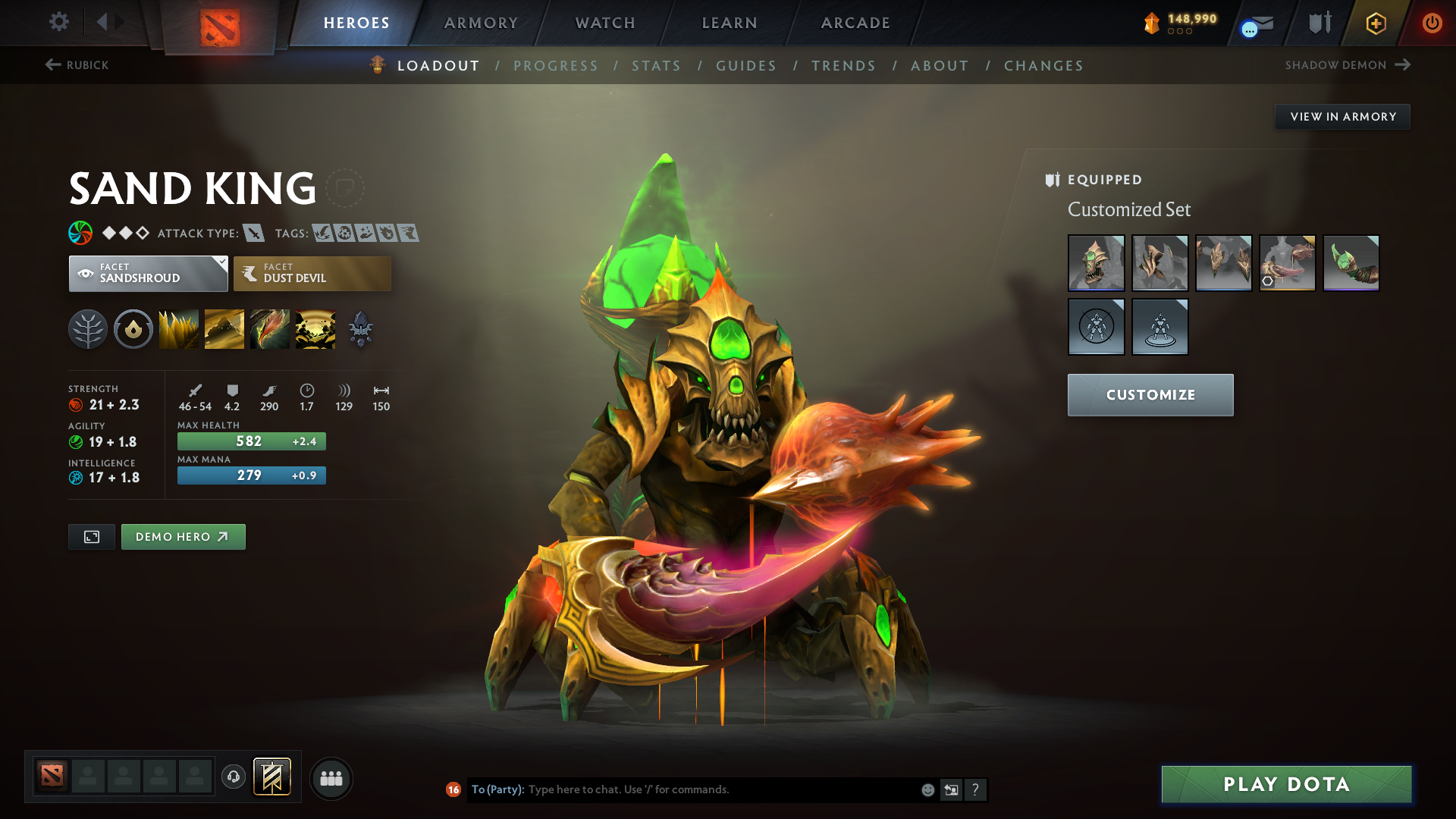
Task: Toggle the hide-all-items equipped slot
Action: tap(1097, 326)
